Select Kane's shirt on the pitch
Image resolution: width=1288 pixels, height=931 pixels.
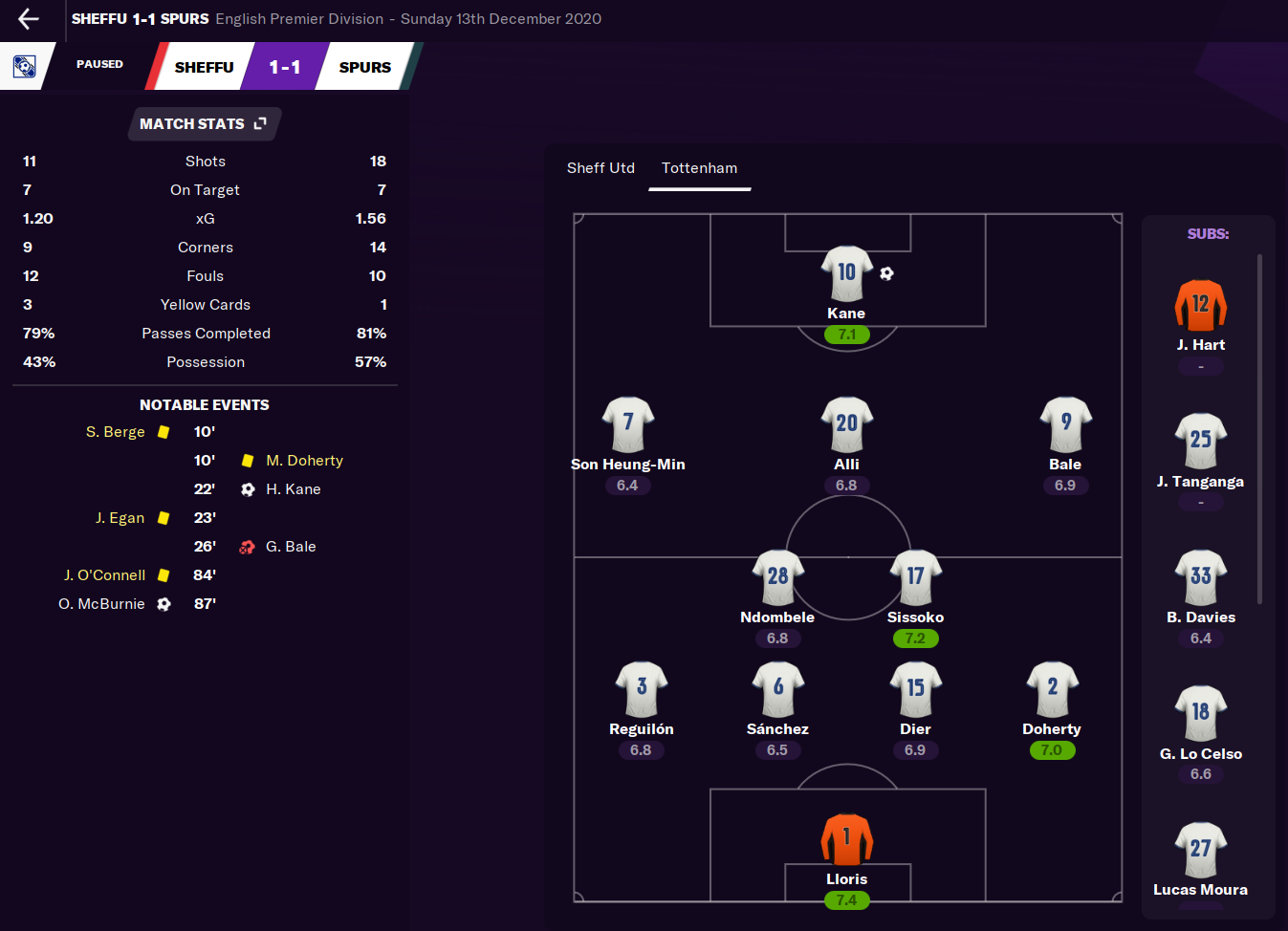pos(846,274)
